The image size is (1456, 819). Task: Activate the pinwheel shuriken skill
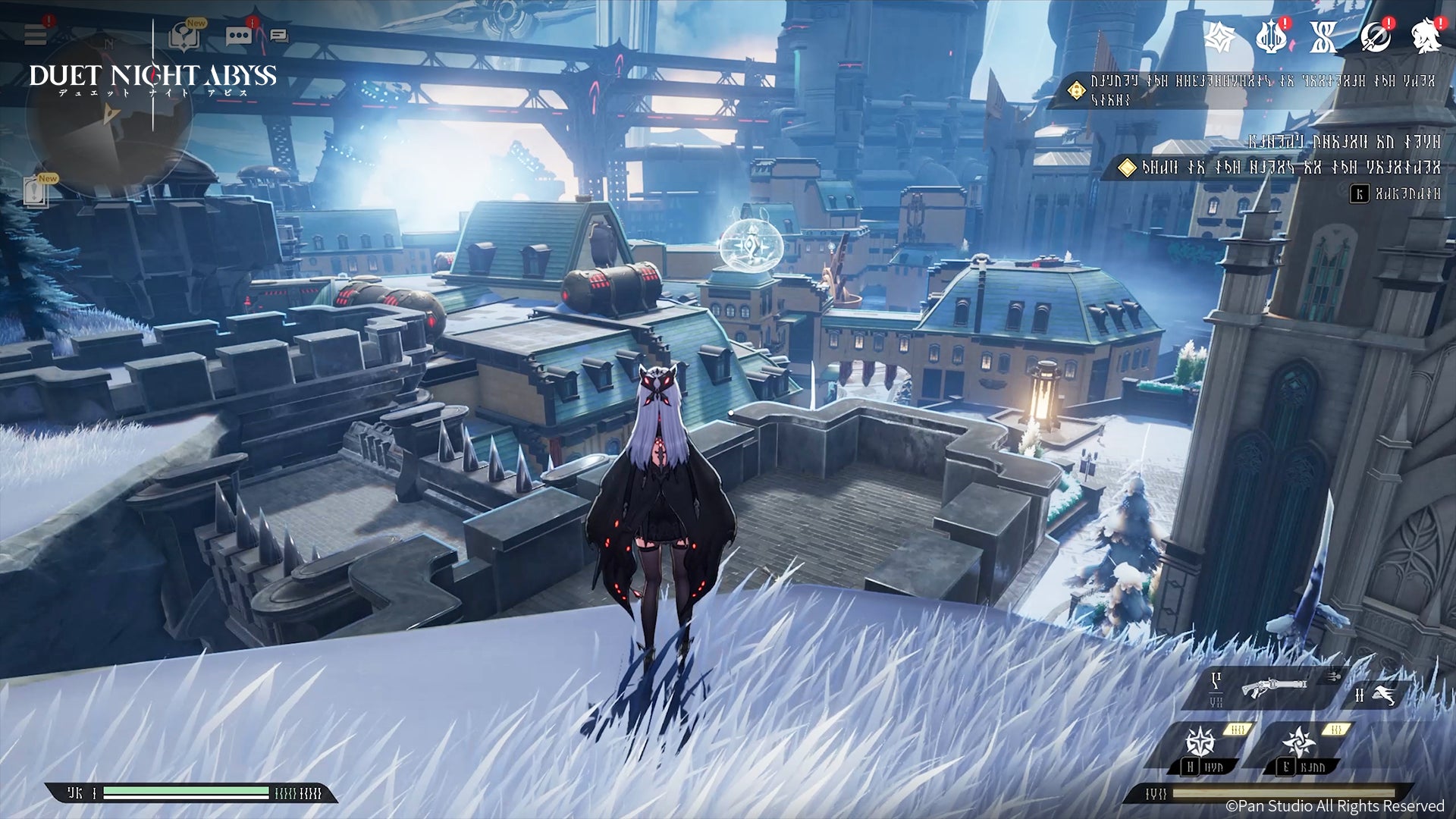coord(1298,742)
